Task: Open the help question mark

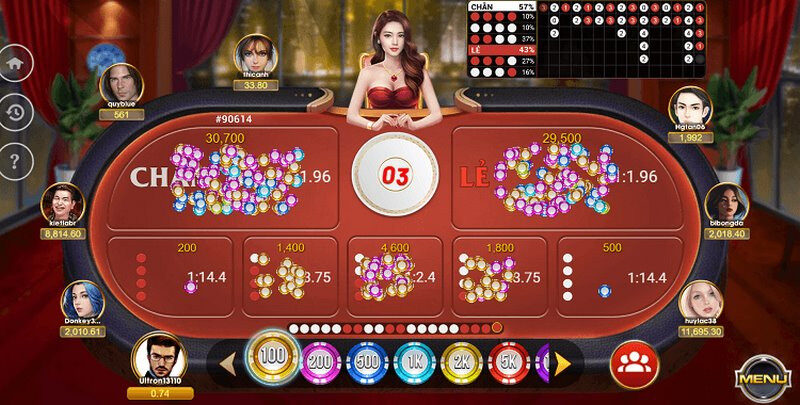Action: (14, 158)
